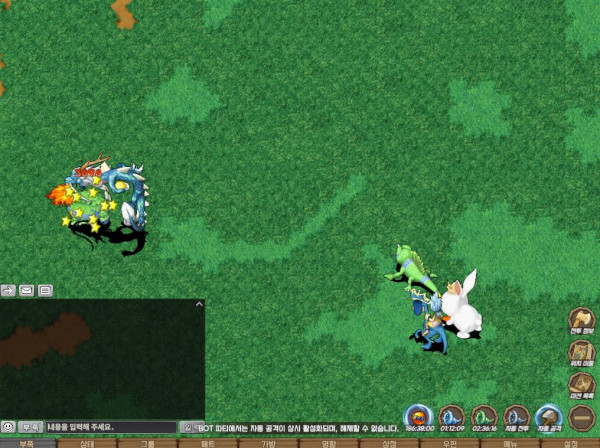Open the 전투 정보 battle info icon
Image resolution: width=600 pixels, height=448 pixels.
click(x=581, y=322)
